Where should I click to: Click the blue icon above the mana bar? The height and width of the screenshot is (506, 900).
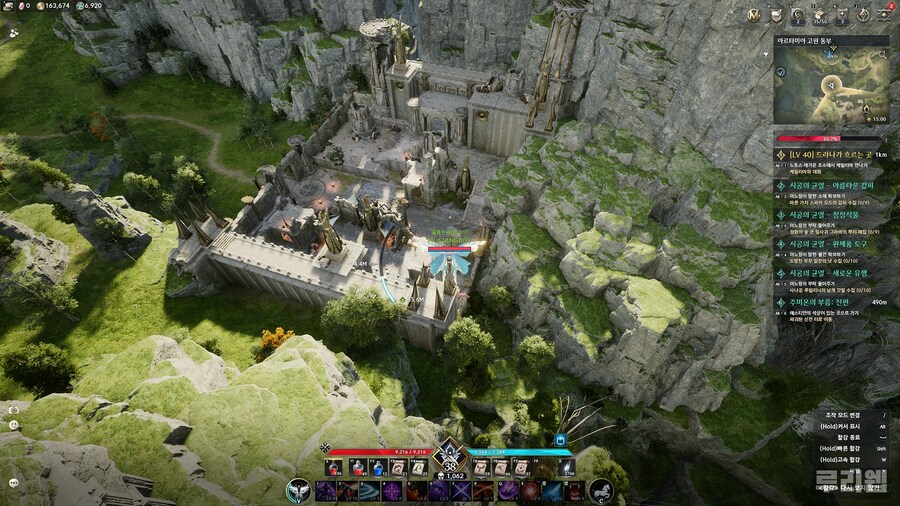click(x=561, y=438)
